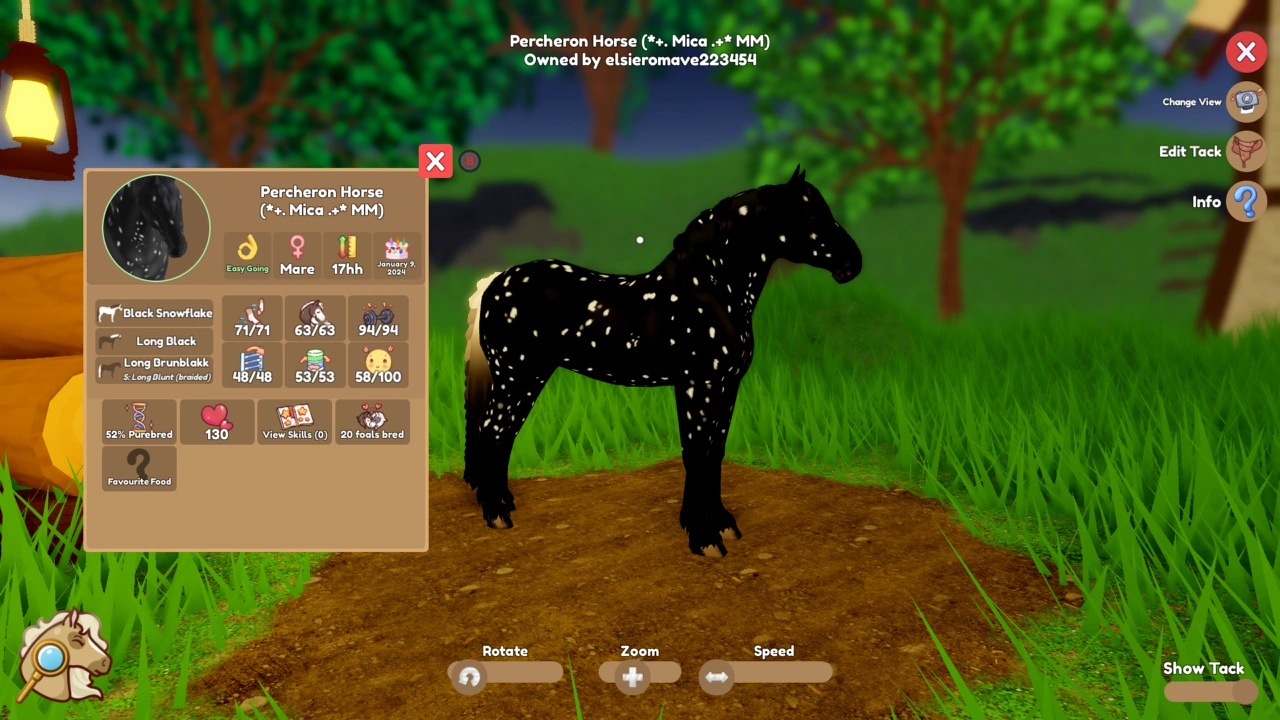Open the 17hh height ruler icon
Image resolution: width=1280 pixels, height=720 pixels.
pyautogui.click(x=347, y=255)
